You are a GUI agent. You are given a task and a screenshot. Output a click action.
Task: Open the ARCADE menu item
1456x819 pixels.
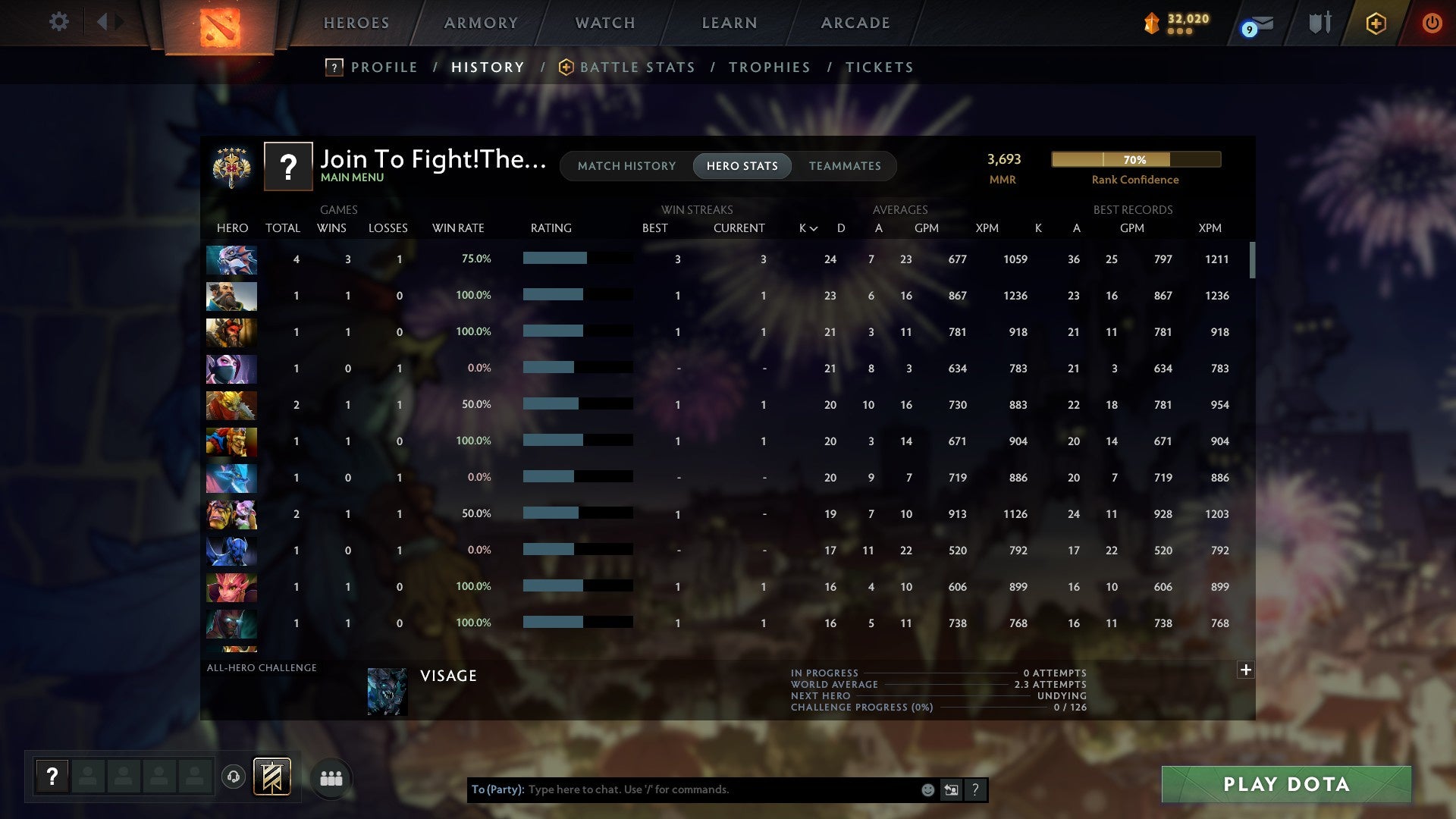[x=855, y=23]
